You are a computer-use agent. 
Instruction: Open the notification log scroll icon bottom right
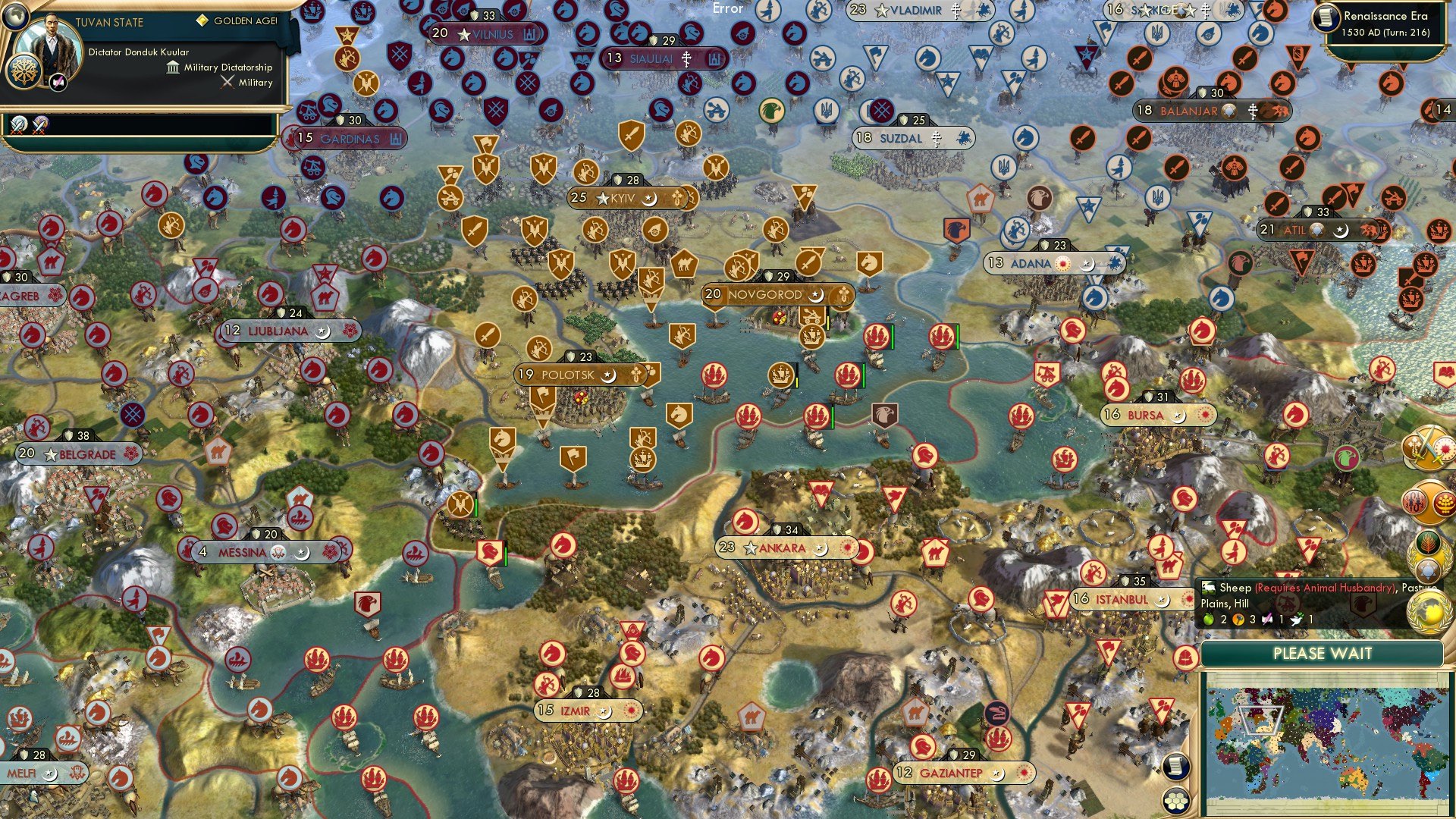click(1176, 767)
